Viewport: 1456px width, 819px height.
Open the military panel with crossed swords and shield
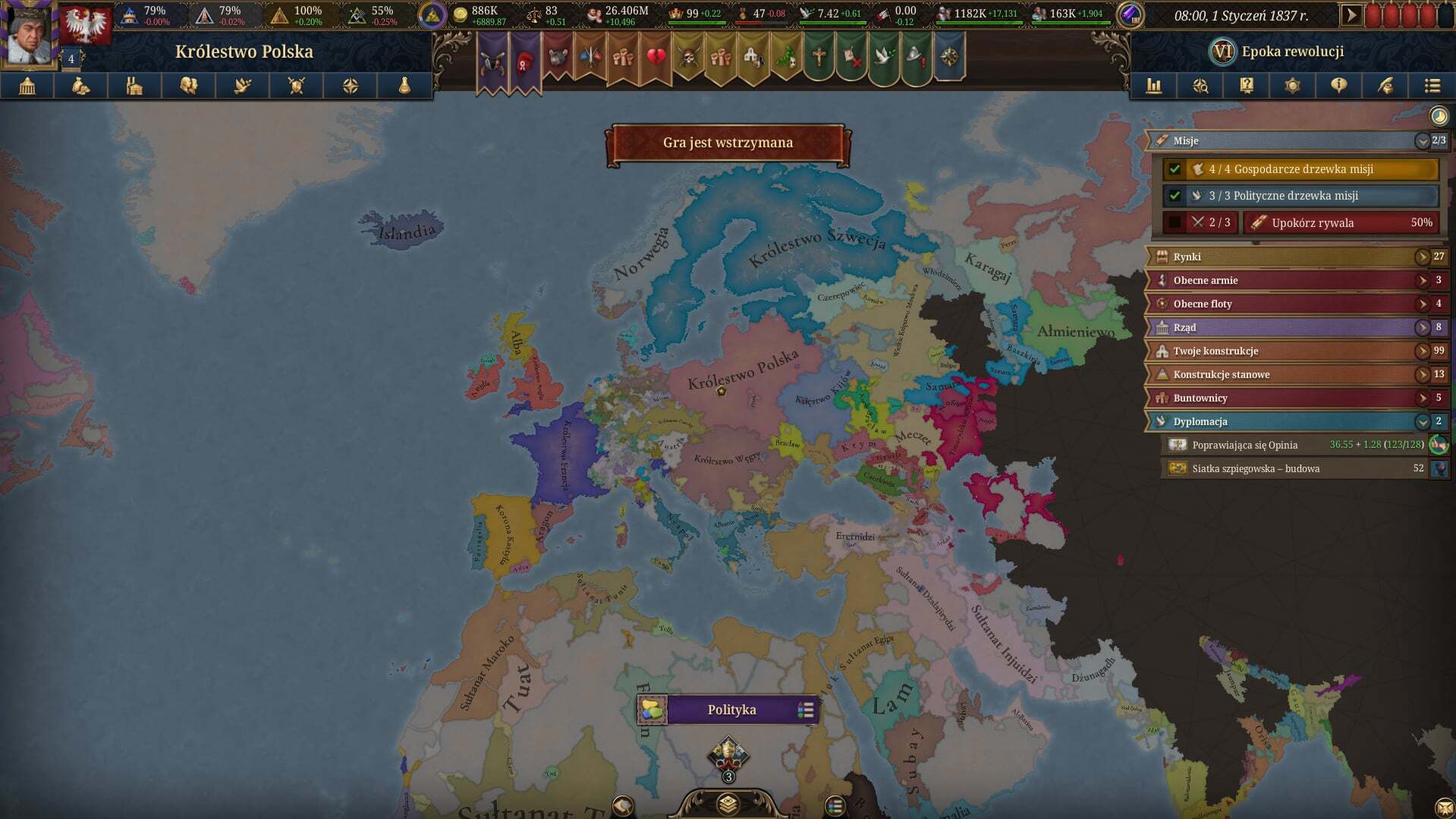[x=297, y=86]
